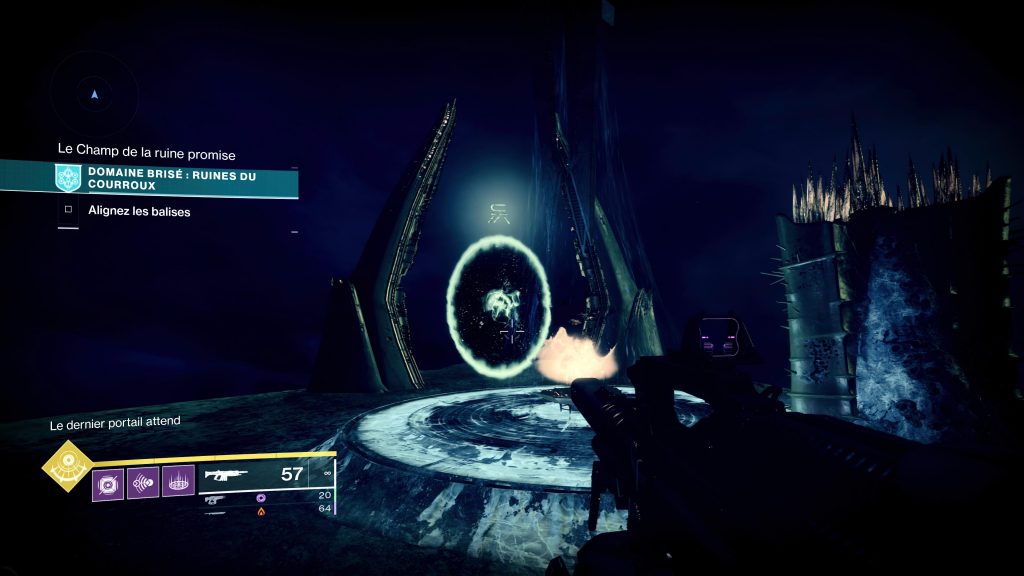1024x576 pixels.
Task: Click the radar in the top-left corner
Action: click(x=94, y=95)
